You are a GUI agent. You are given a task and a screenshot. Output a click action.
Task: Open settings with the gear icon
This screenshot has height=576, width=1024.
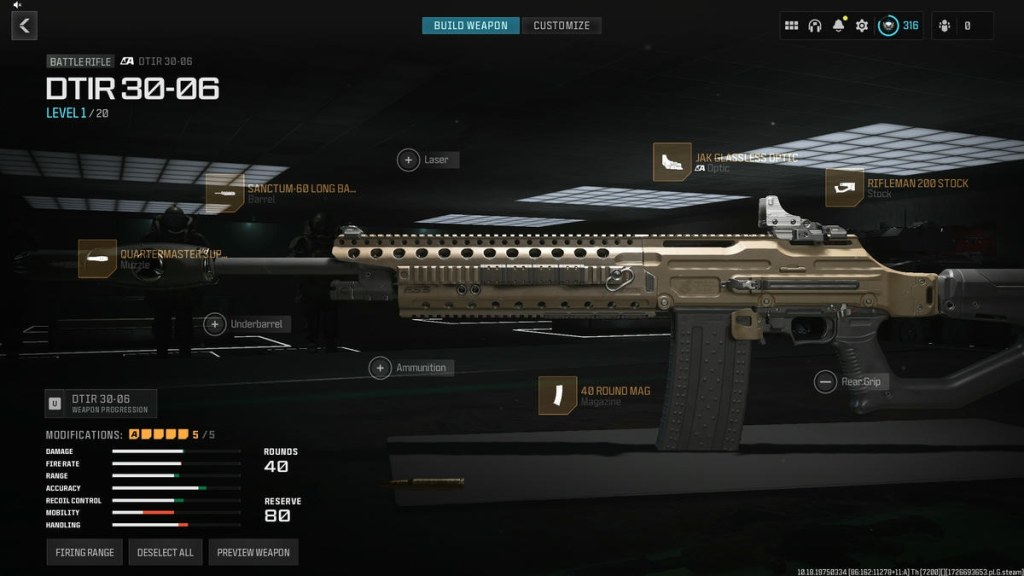[862, 26]
